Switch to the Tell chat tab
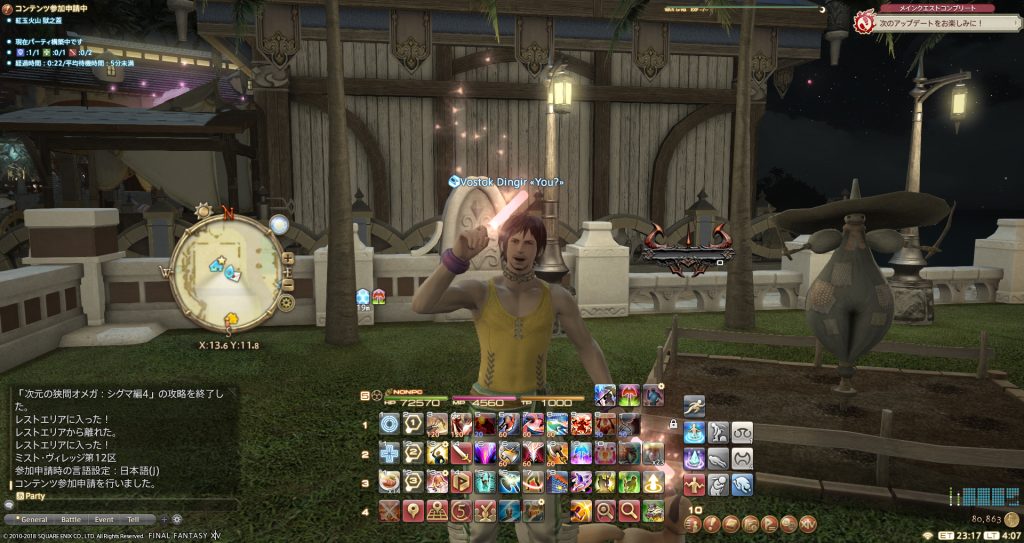The height and width of the screenshot is (543, 1024). (x=133, y=520)
